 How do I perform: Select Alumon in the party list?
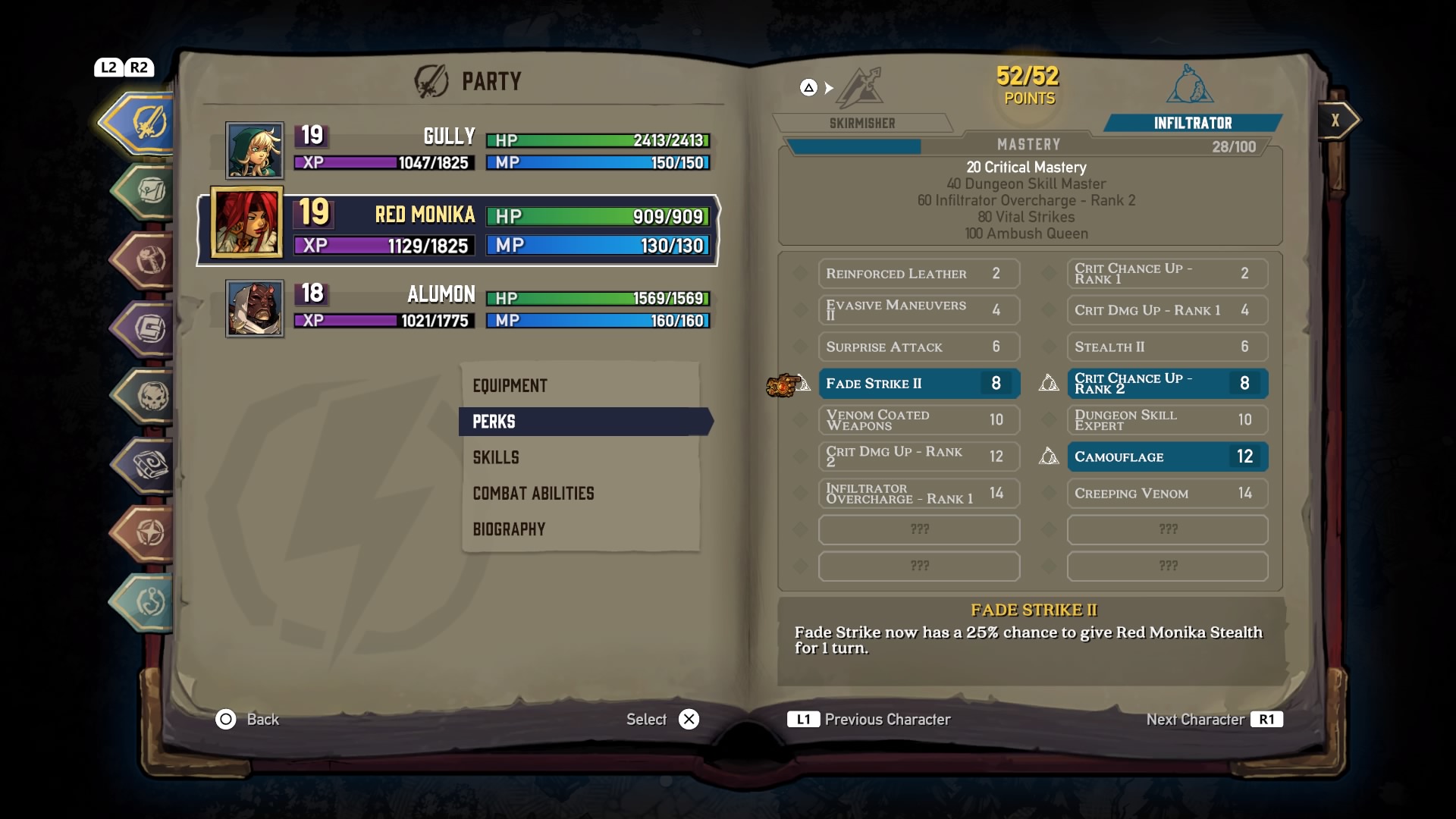(x=466, y=309)
